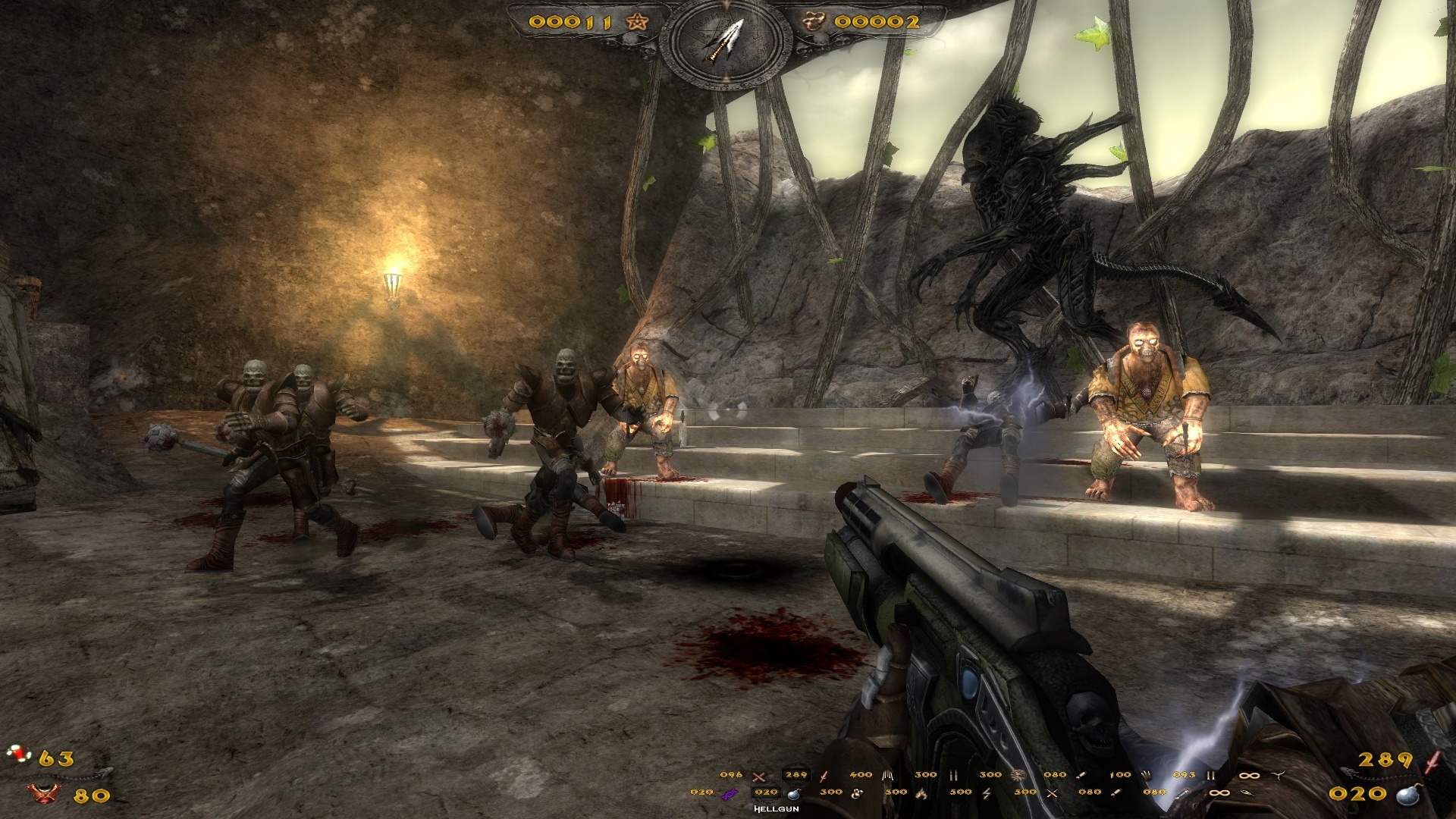Select the circular sawblade ammo icon

click(1018, 775)
